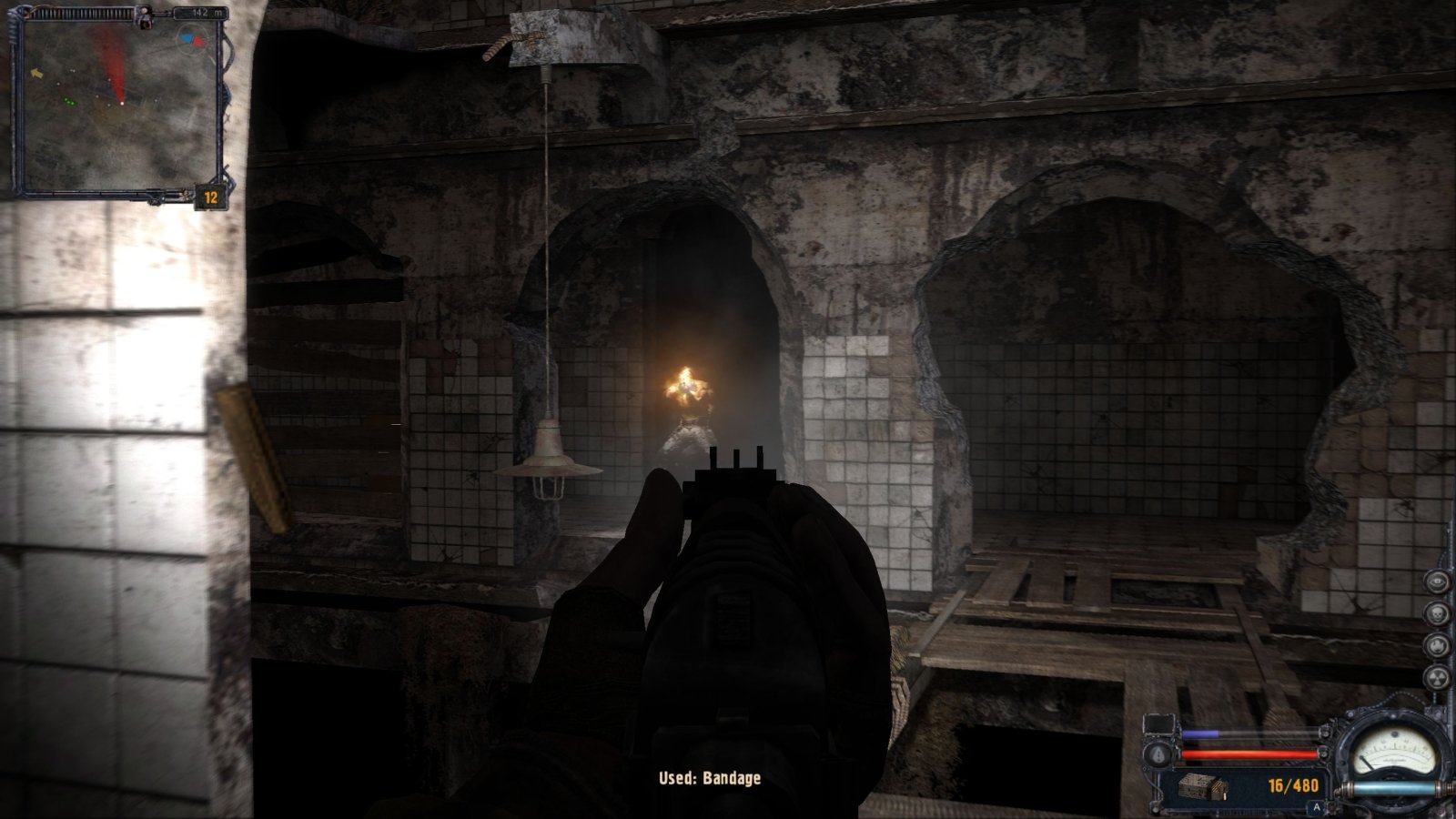Click the white player dot on the minimap

(121, 103)
